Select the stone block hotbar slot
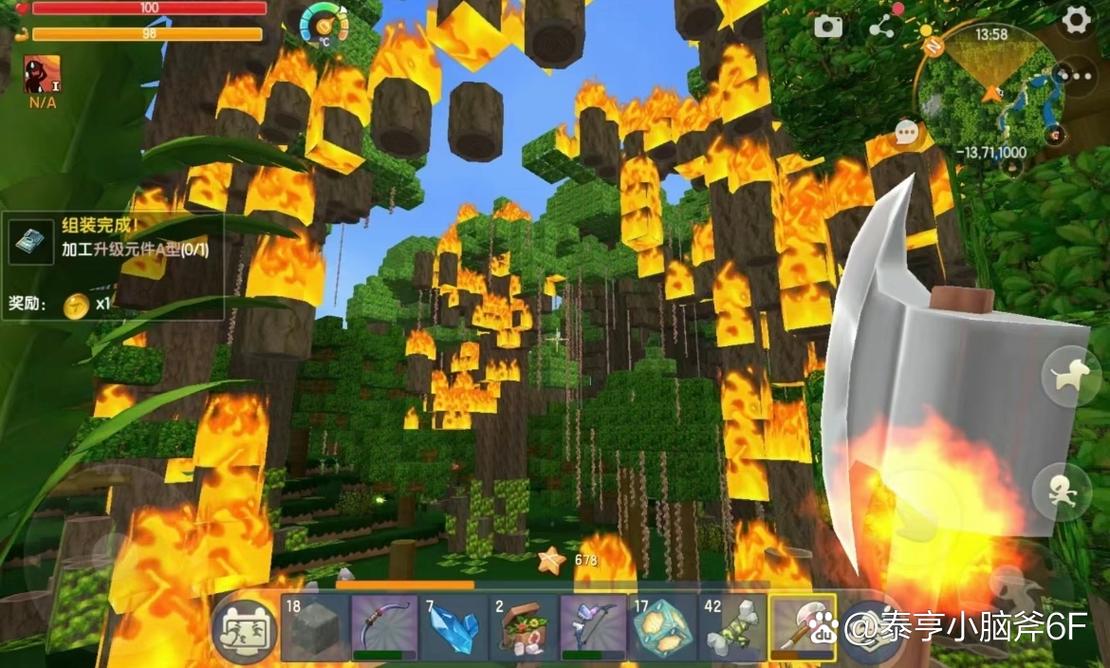1110x668 pixels. coord(314,628)
